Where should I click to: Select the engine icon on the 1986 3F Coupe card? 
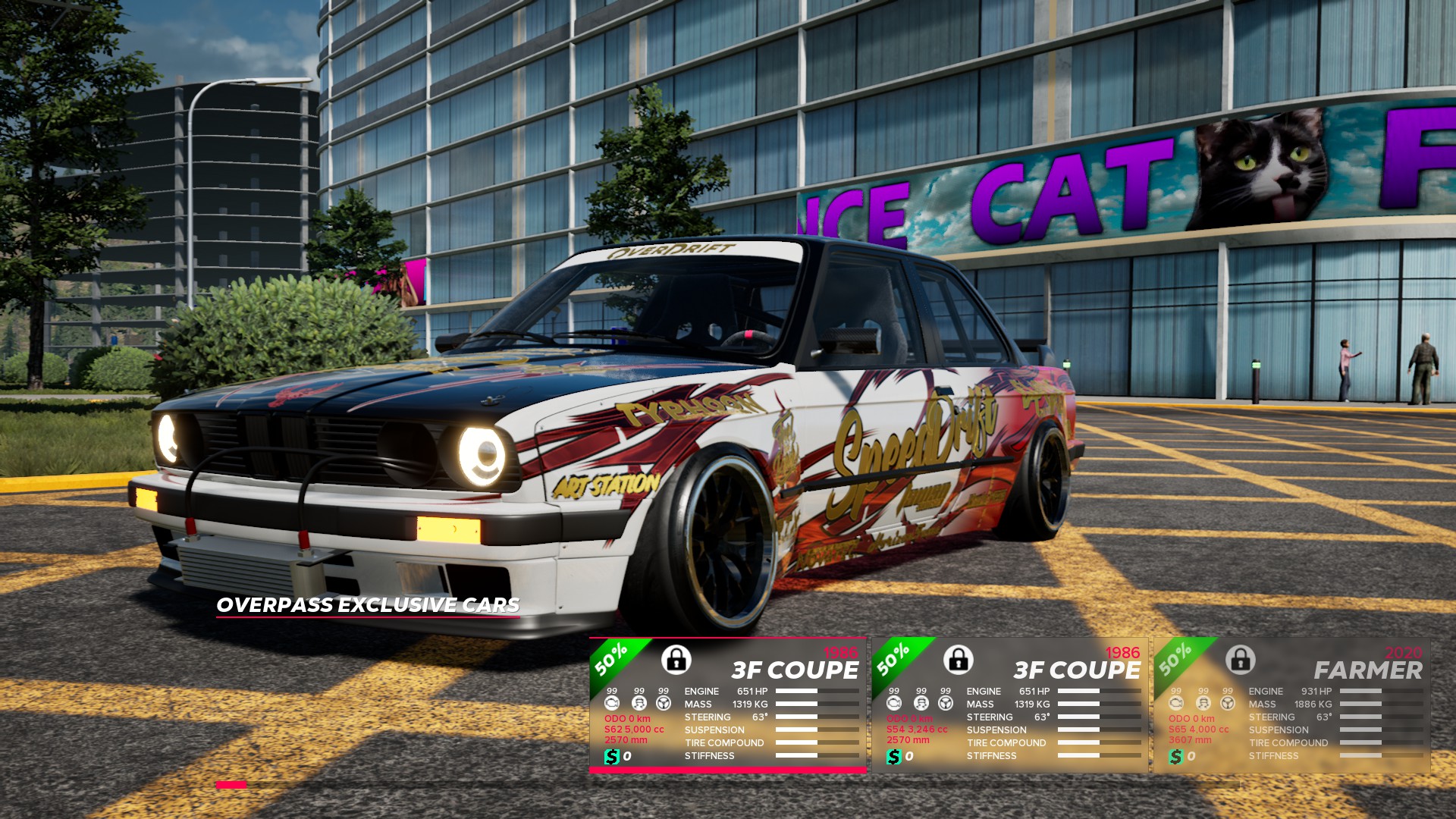(612, 703)
